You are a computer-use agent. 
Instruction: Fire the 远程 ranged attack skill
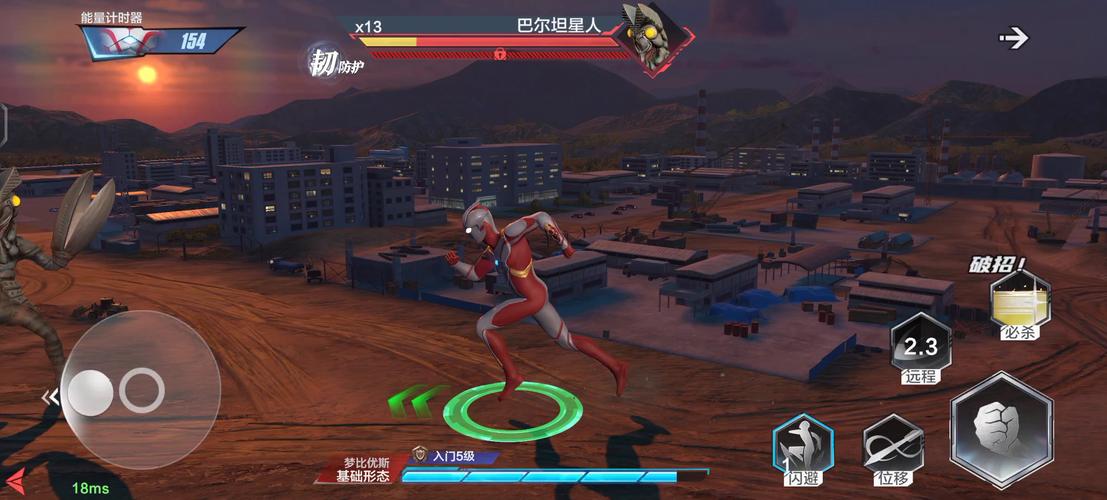tap(920, 349)
